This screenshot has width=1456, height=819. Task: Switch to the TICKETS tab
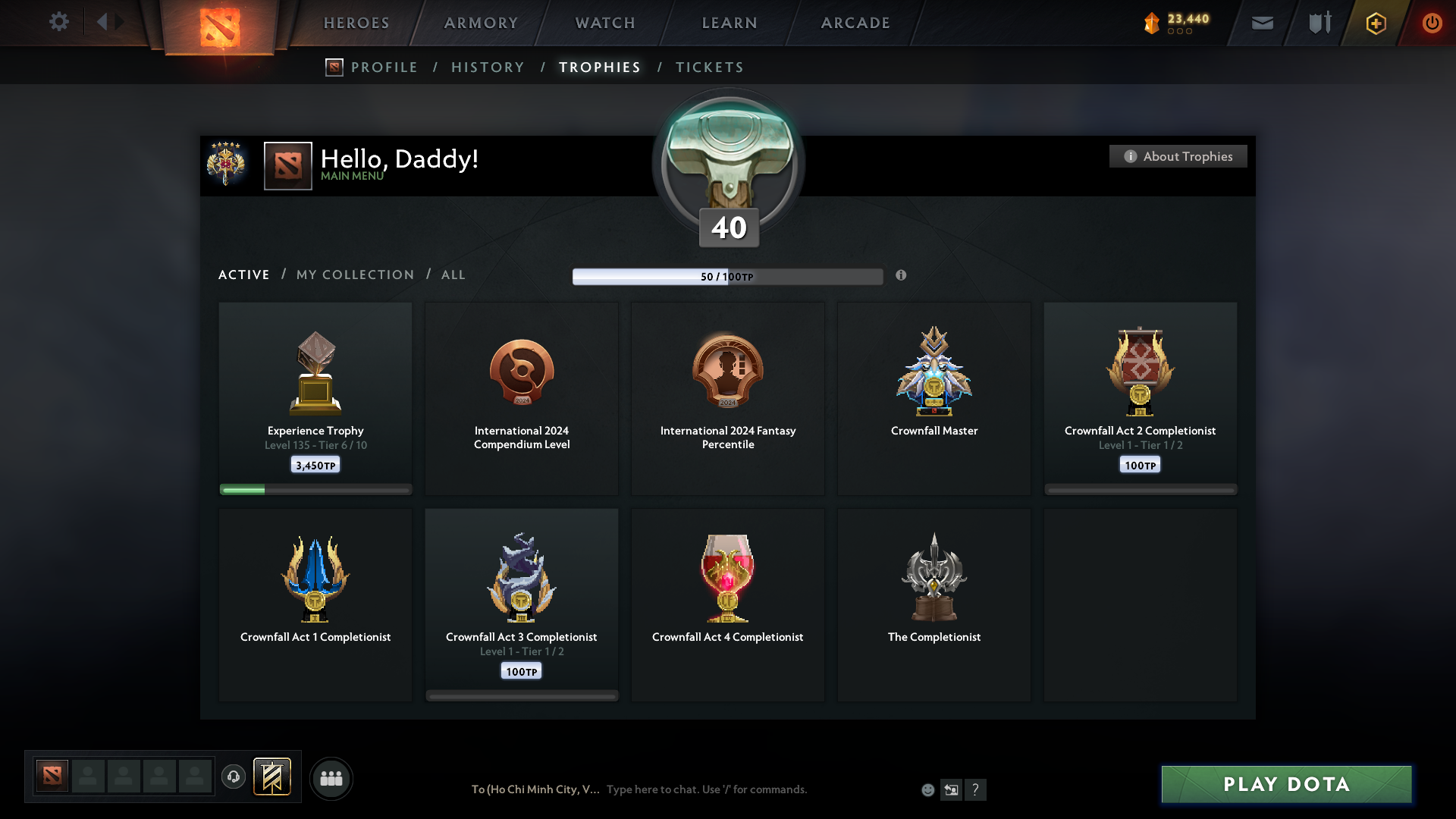[x=709, y=67]
